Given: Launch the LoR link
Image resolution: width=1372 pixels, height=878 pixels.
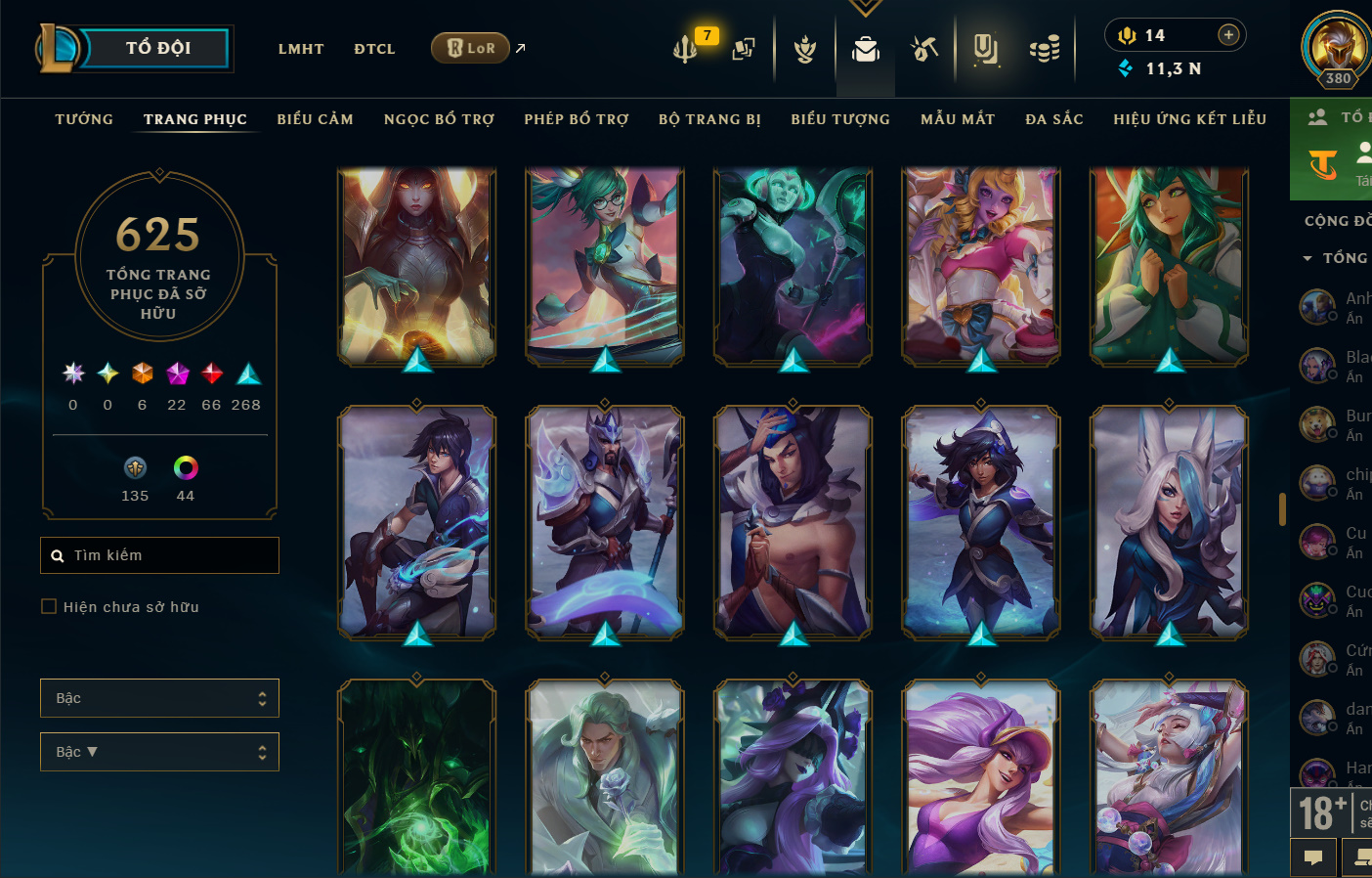Looking at the screenshot, I should [471, 48].
